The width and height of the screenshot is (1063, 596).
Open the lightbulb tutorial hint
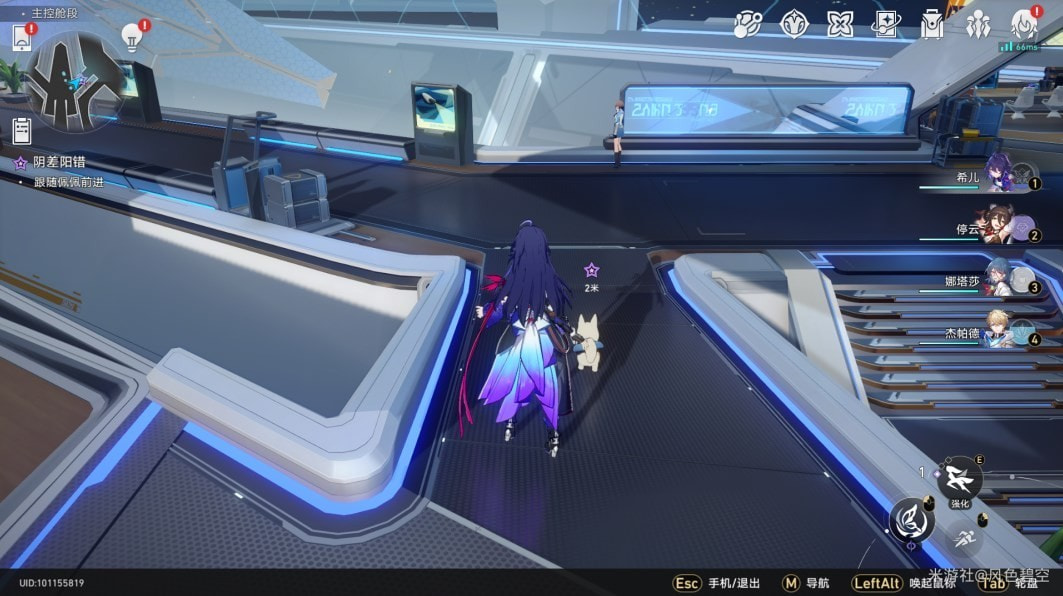[x=131, y=36]
